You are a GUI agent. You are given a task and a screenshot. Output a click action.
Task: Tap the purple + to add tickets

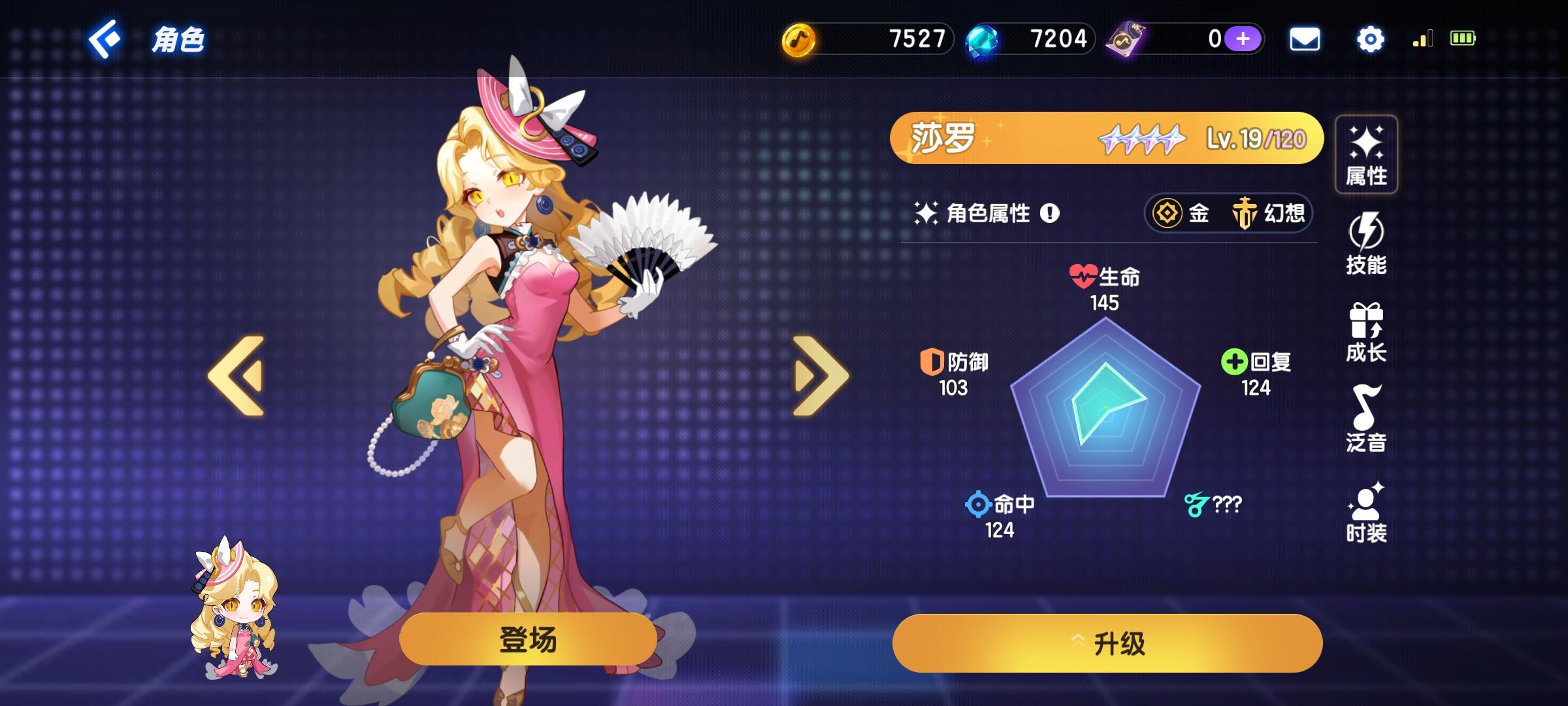[1244, 39]
